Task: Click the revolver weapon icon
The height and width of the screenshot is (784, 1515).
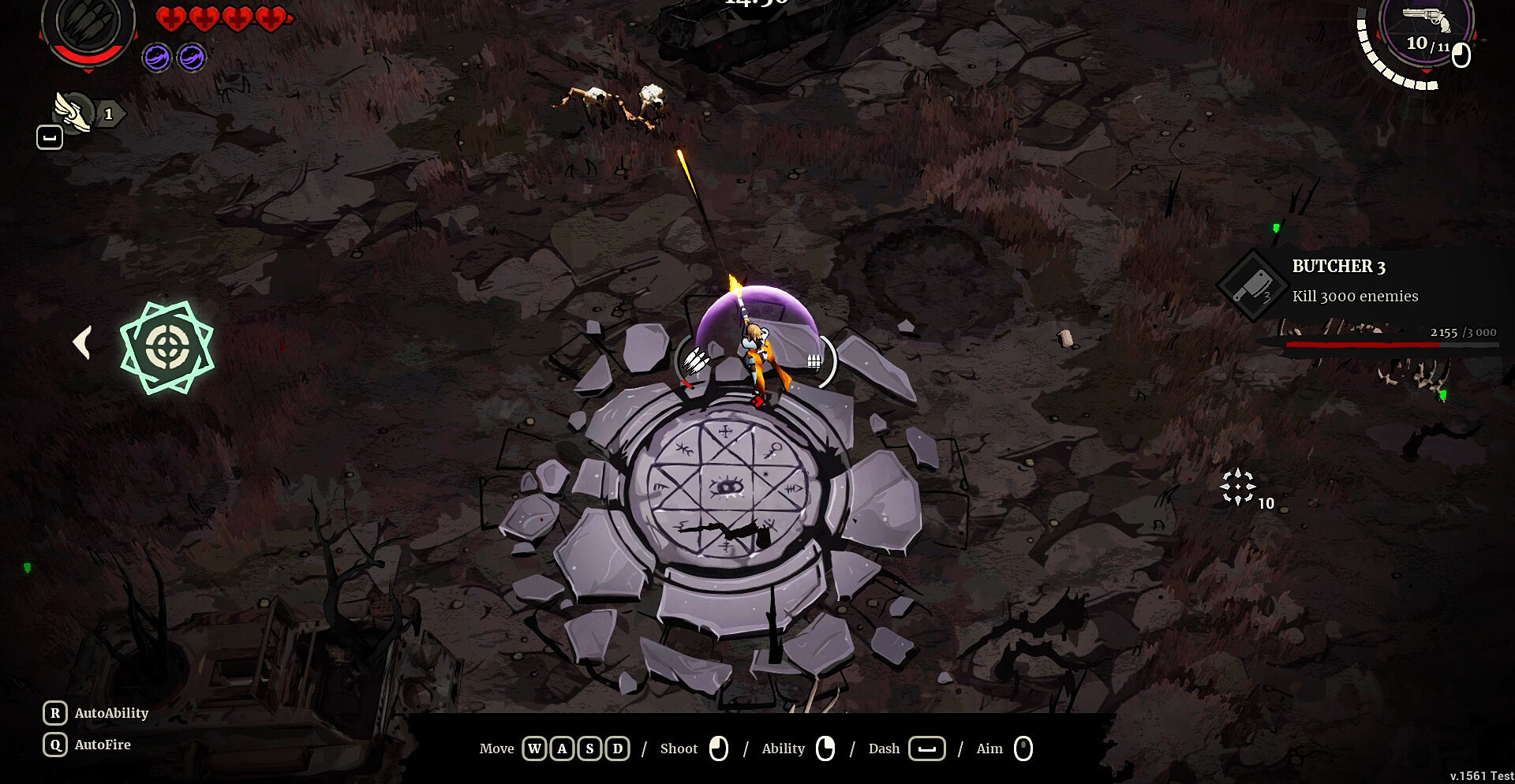Action: (x=1427, y=18)
